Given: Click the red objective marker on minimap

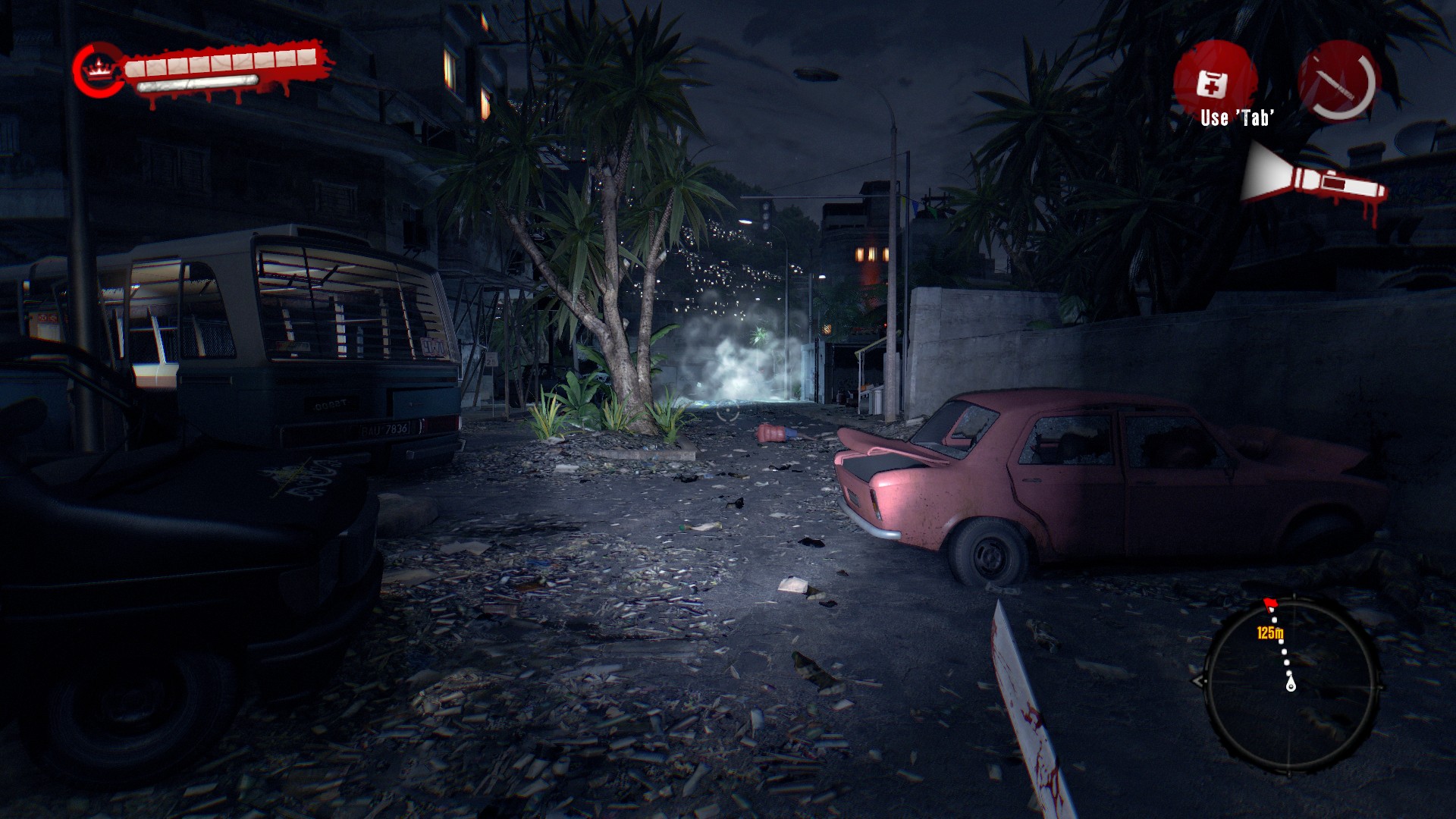Looking at the screenshot, I should (x=1270, y=604).
